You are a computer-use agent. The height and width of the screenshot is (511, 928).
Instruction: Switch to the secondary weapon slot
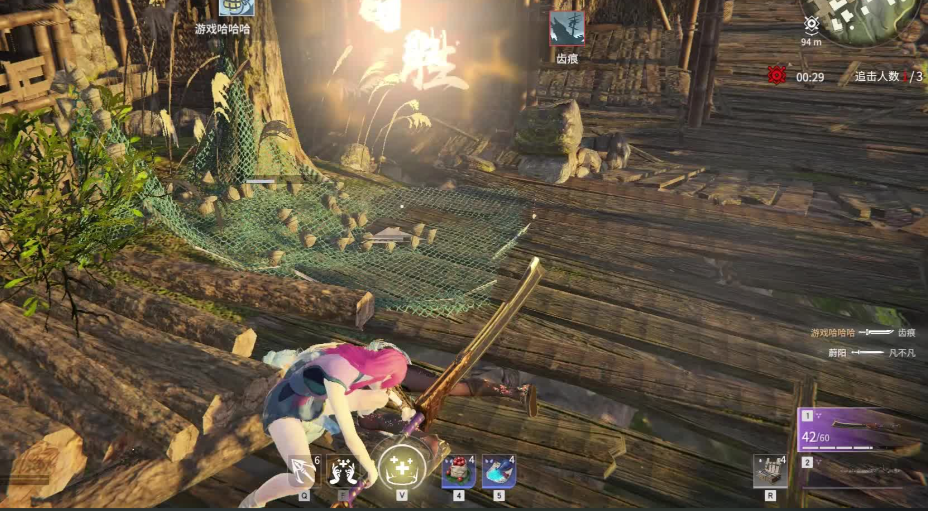click(x=862, y=471)
